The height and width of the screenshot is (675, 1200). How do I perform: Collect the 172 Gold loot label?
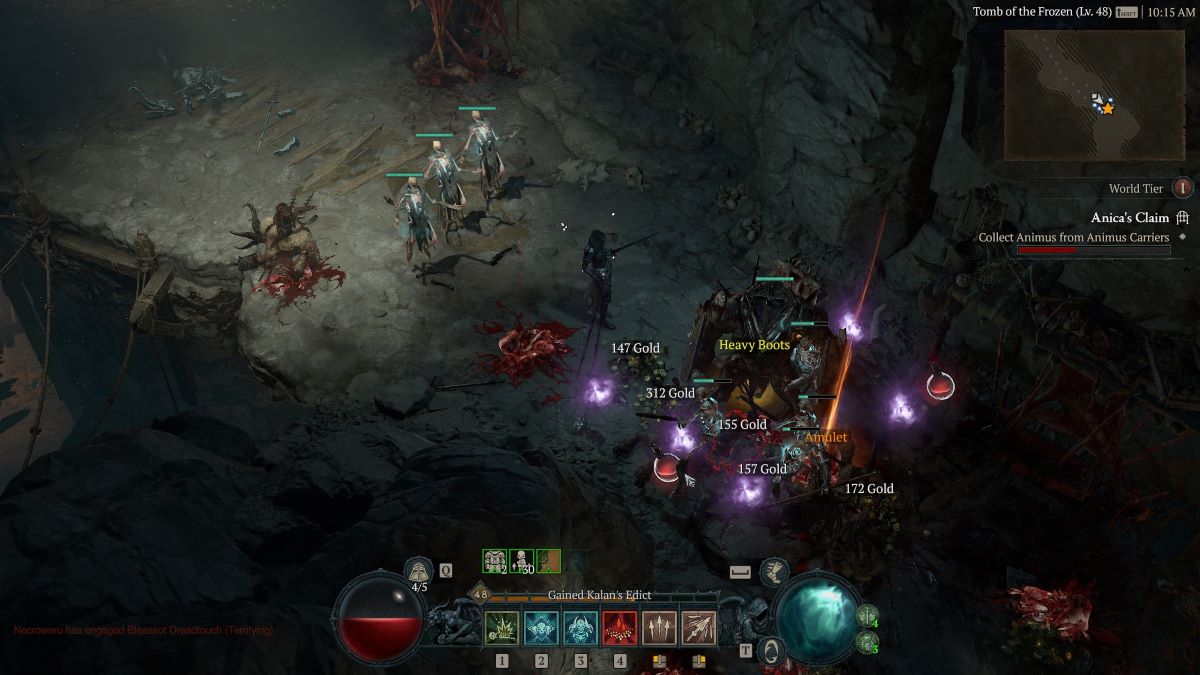(x=869, y=489)
